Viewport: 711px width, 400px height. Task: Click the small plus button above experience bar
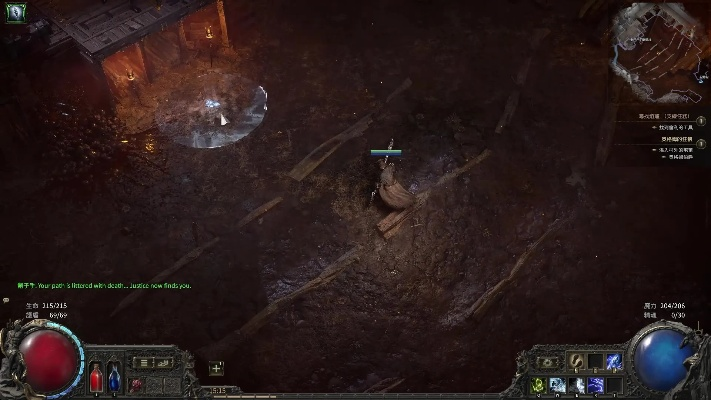coord(216,368)
